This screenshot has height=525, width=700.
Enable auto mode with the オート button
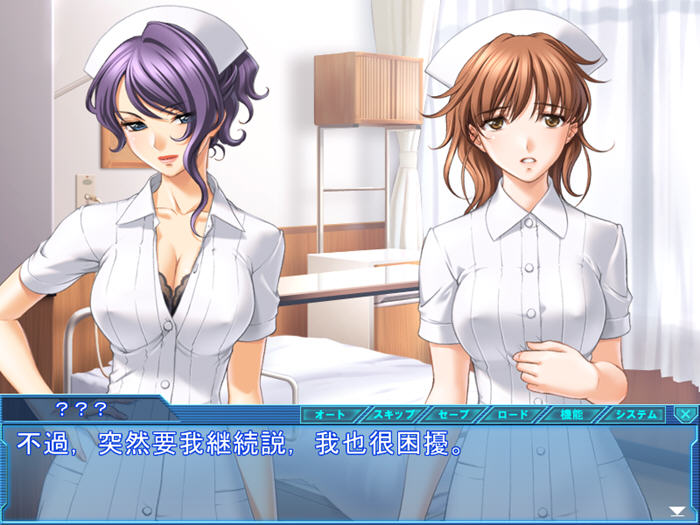[331, 413]
